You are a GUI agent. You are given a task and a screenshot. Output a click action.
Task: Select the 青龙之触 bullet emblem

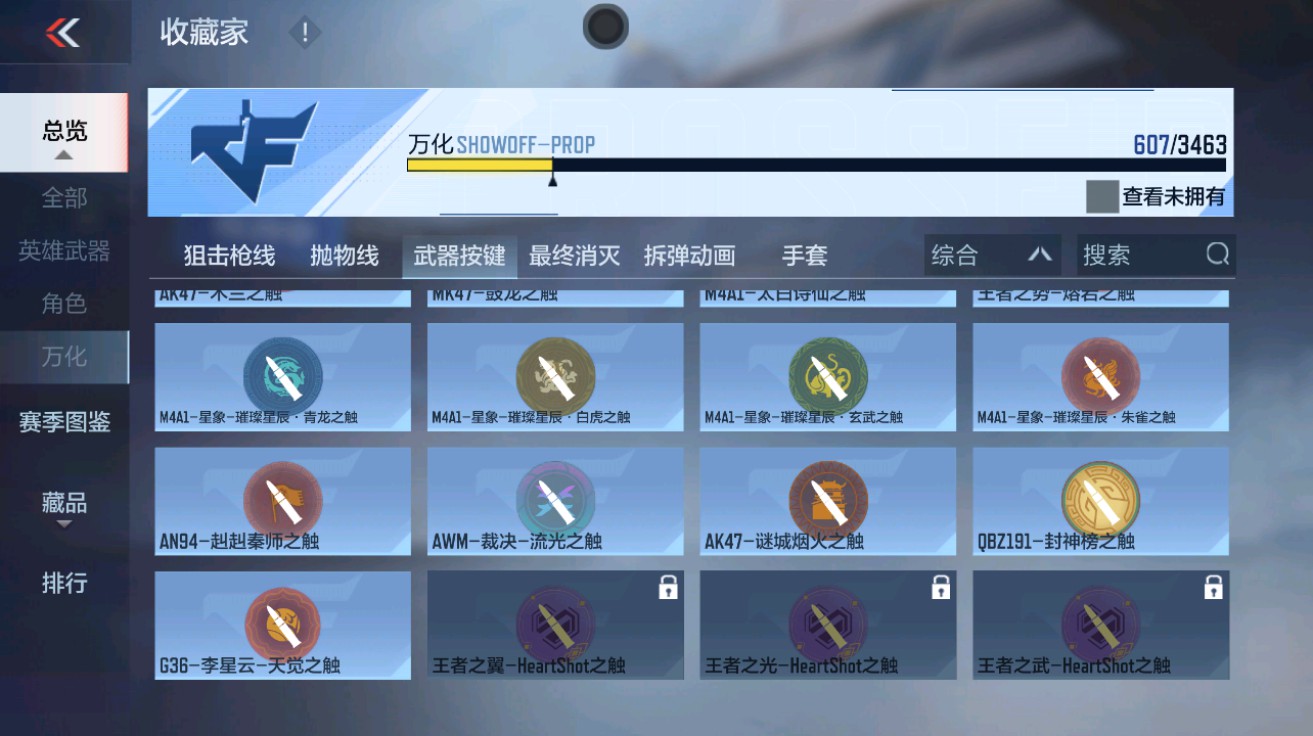tap(280, 375)
